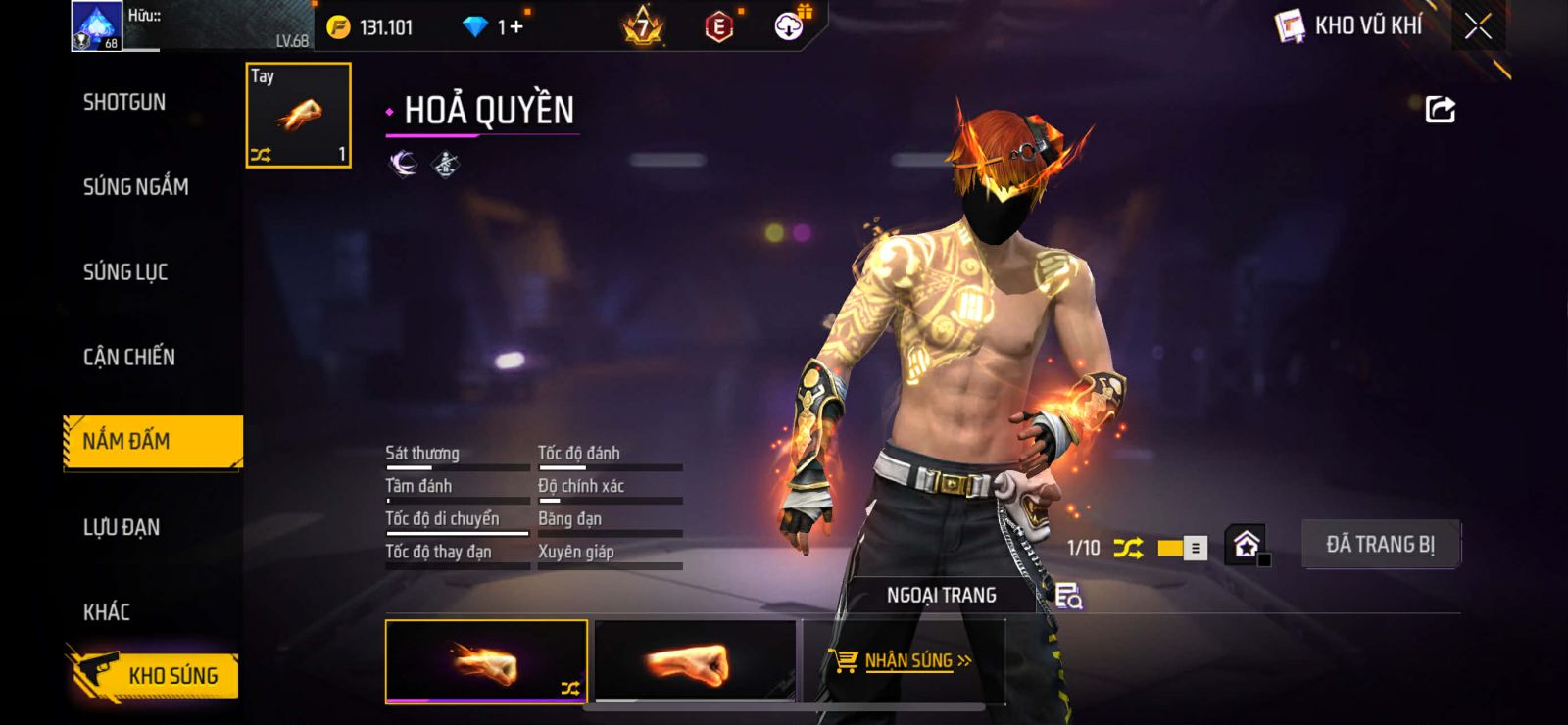
Task: Click the skin search filter icon
Action: (1068, 596)
